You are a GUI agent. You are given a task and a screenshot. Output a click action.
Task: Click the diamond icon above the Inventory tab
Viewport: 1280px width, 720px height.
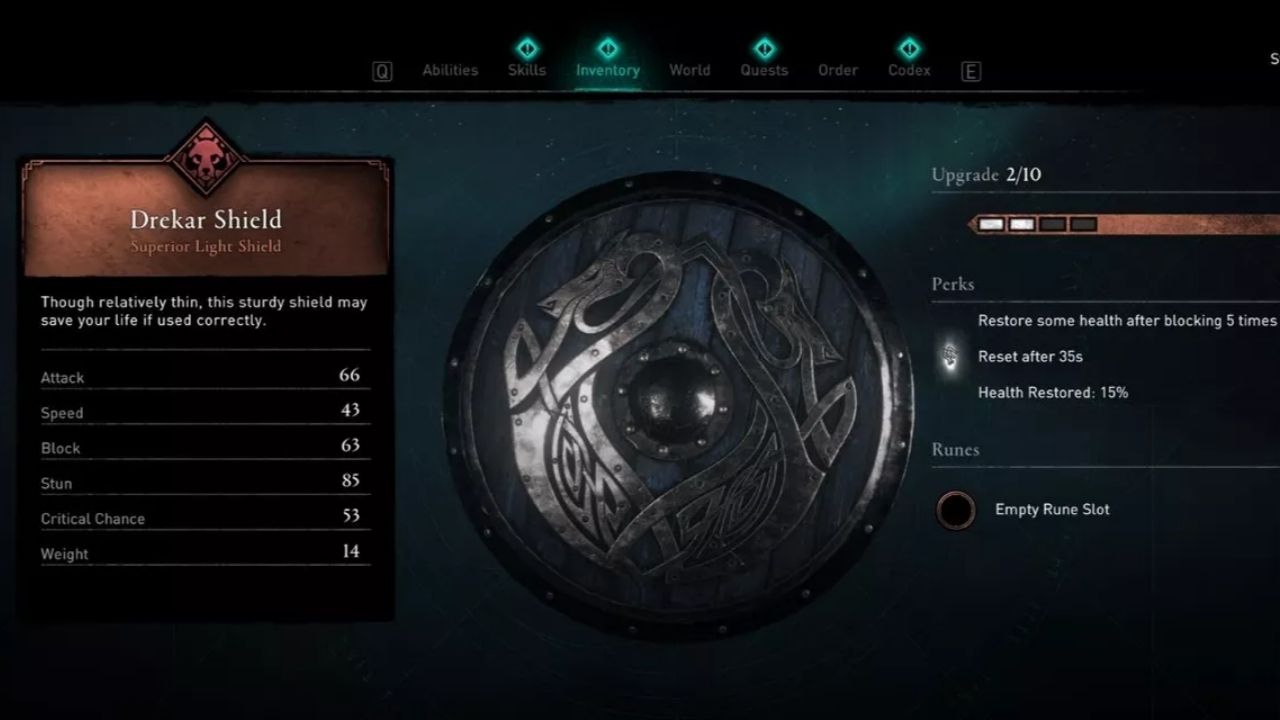pyautogui.click(x=607, y=47)
